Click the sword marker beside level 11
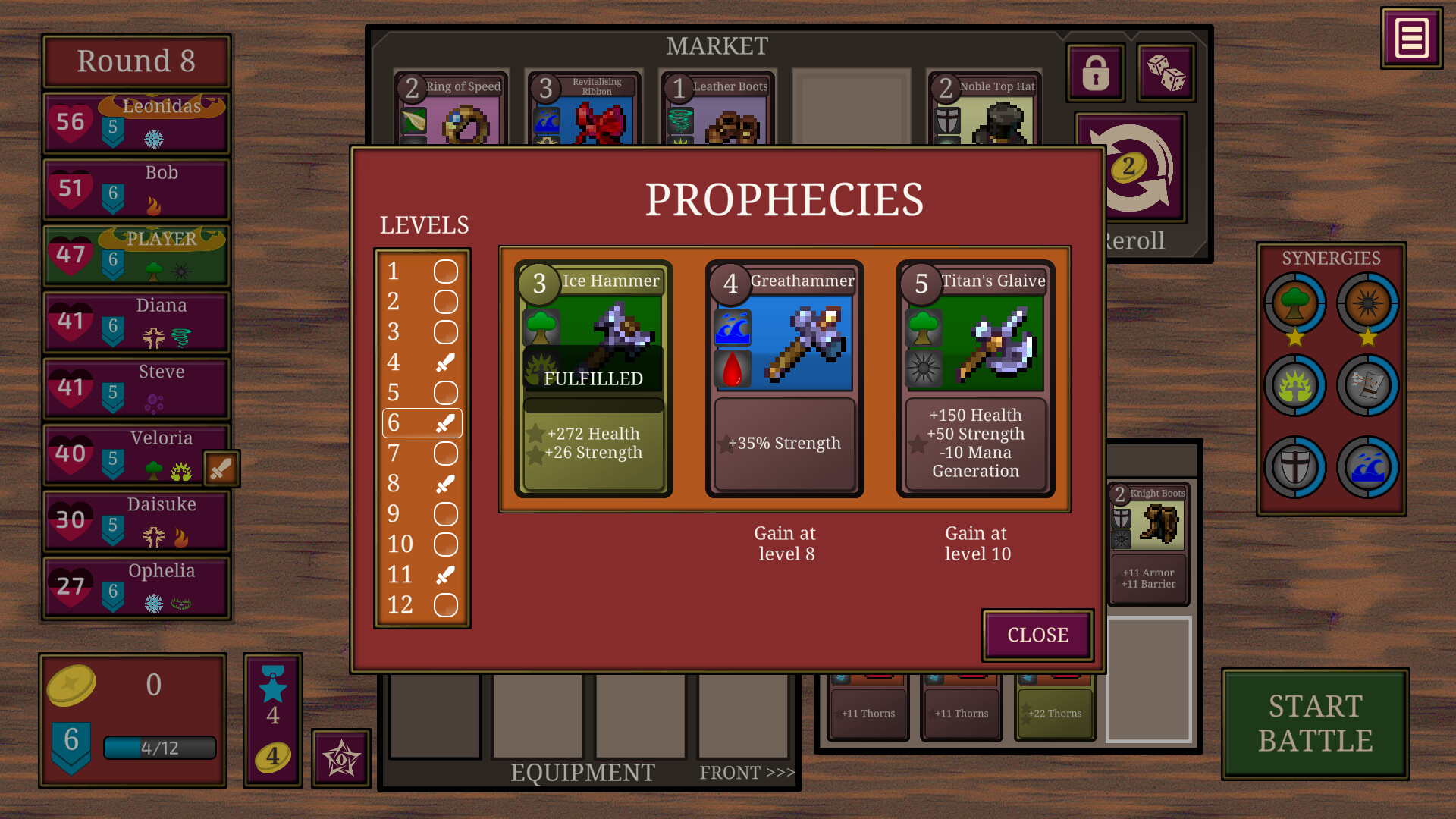The width and height of the screenshot is (1456, 819). click(446, 575)
